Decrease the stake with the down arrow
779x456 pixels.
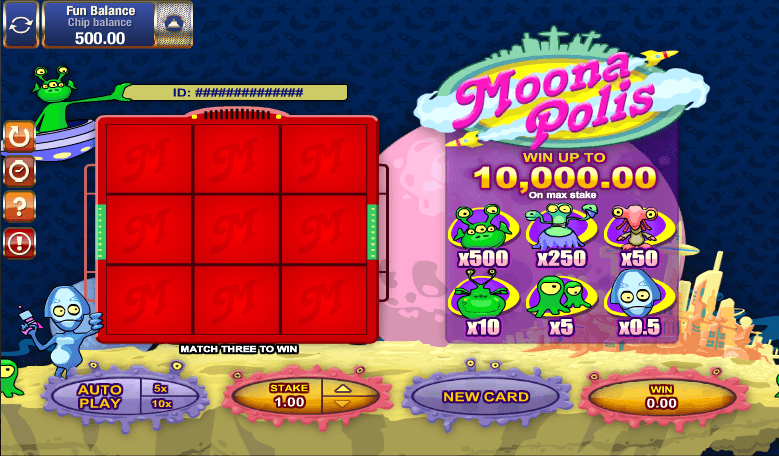pyautogui.click(x=342, y=403)
